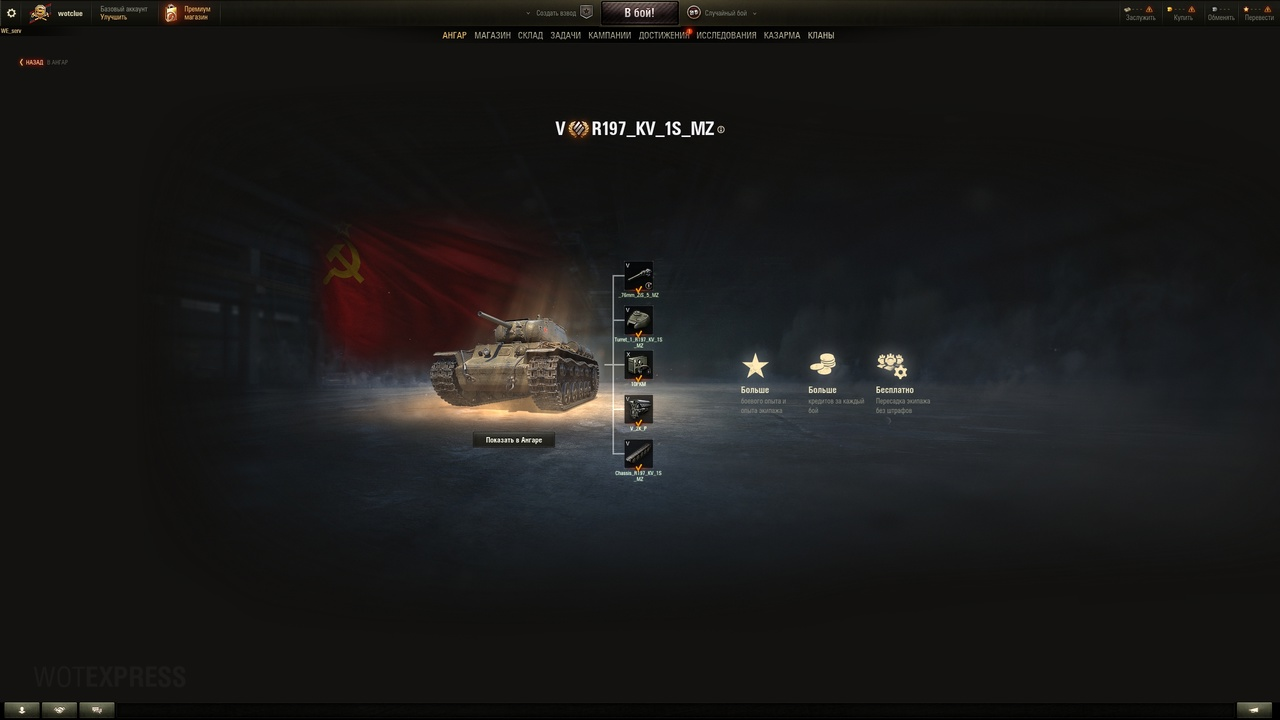This screenshot has width=1280, height=720.
Task: Click the download icon in bottom toolbar
Action: click(x=22, y=708)
